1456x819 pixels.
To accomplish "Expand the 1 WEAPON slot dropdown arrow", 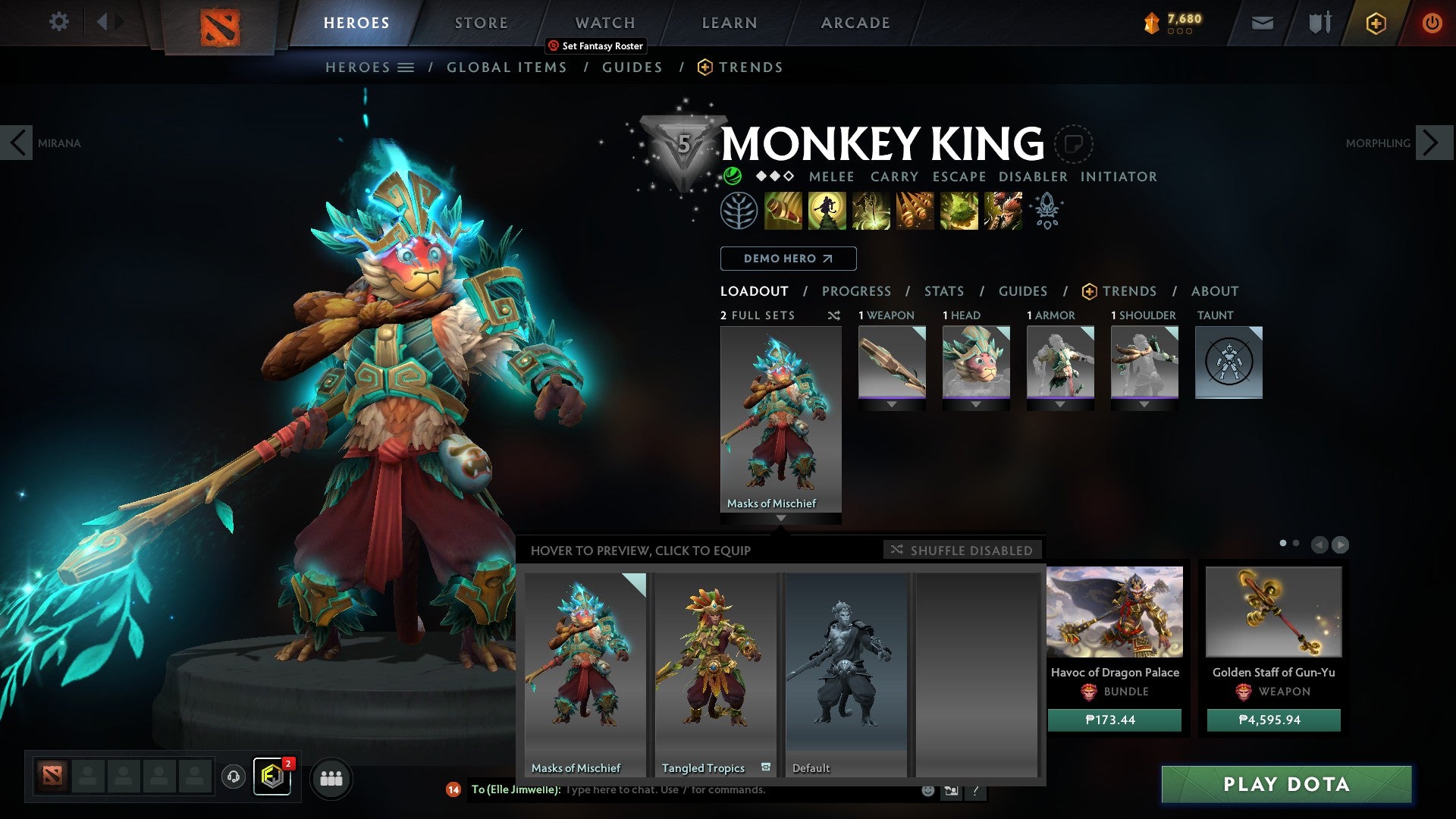I will pos(892,403).
